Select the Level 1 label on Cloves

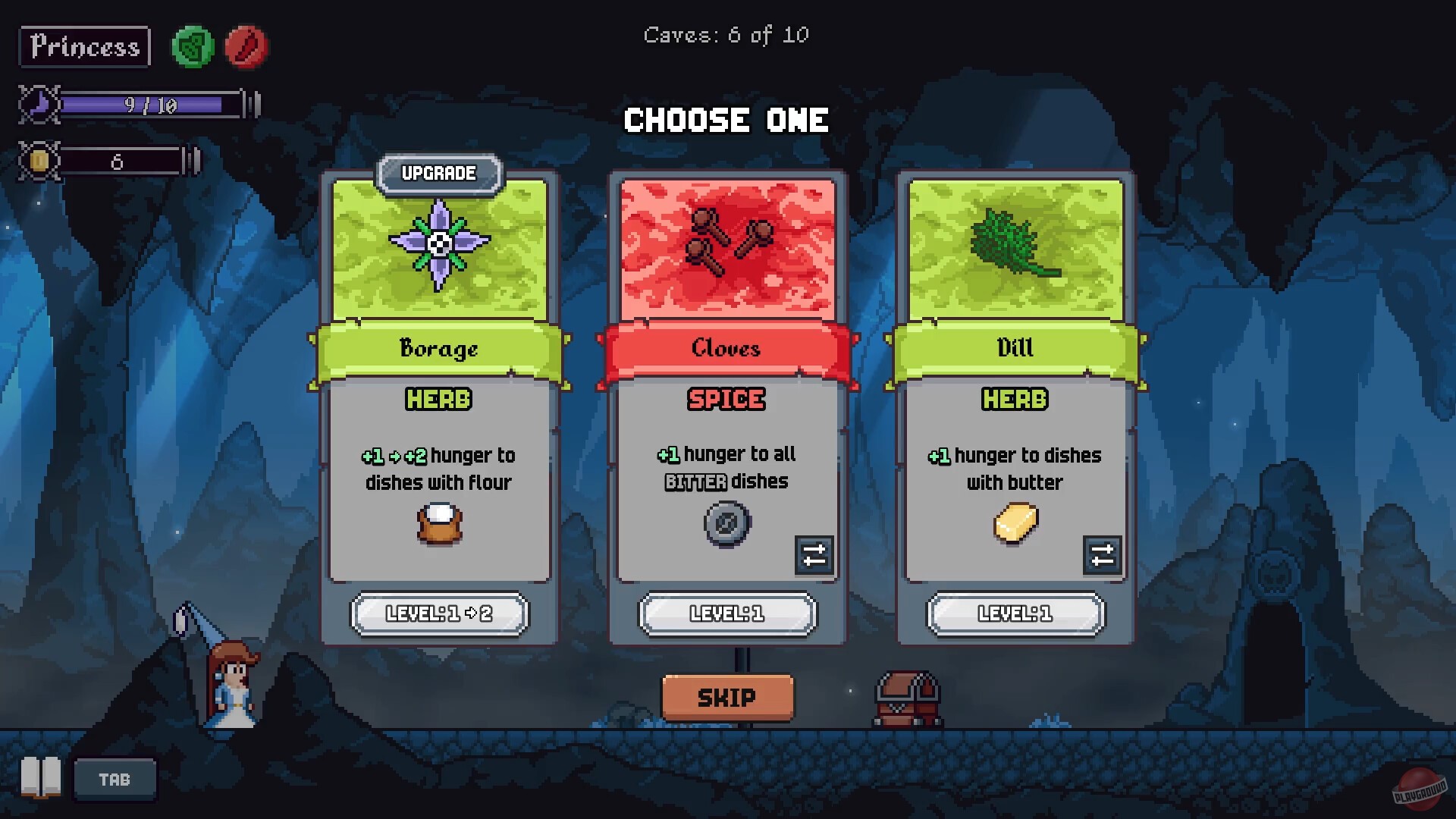pyautogui.click(x=726, y=614)
